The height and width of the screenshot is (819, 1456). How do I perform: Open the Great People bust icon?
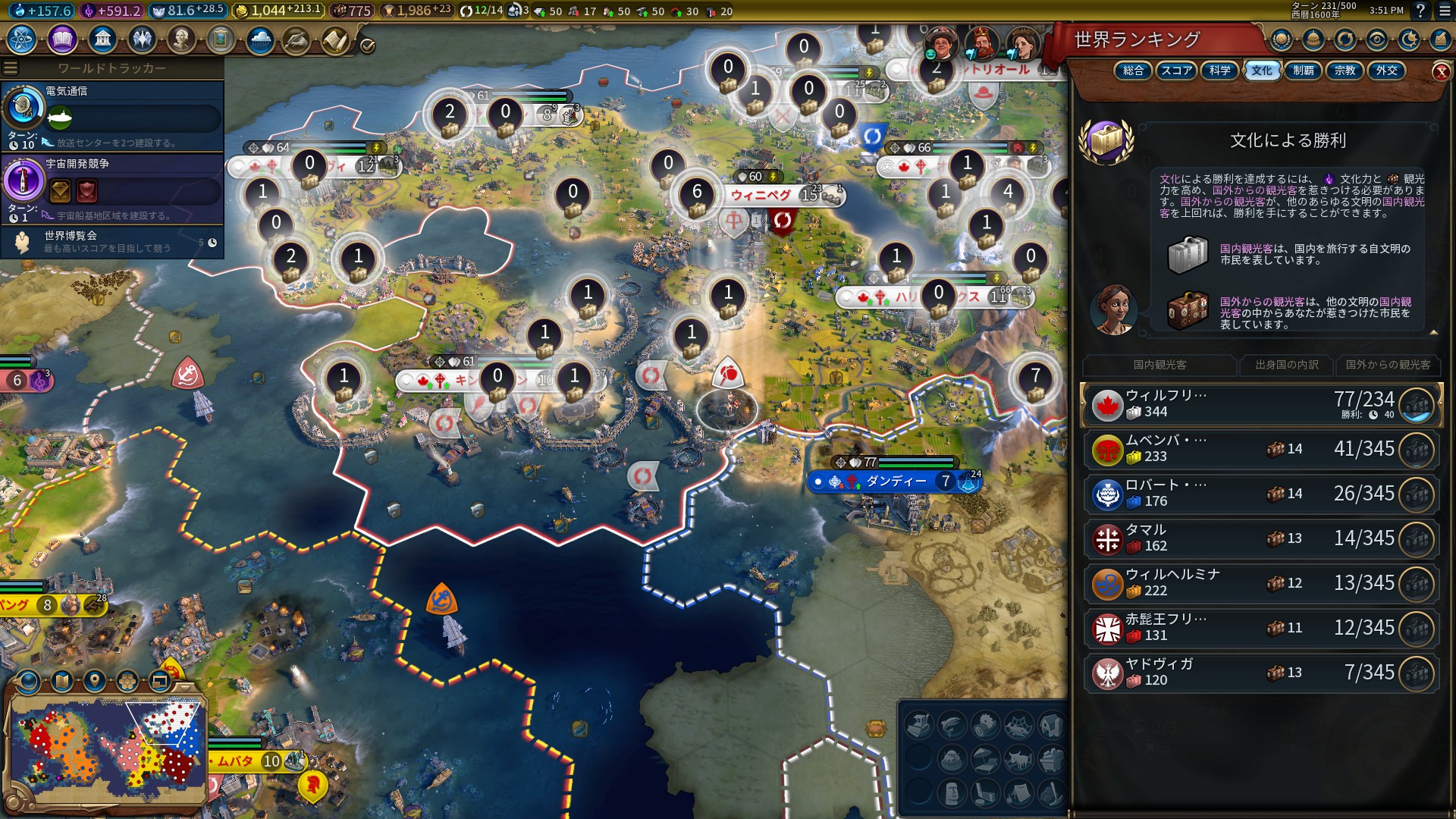pyautogui.click(x=180, y=39)
